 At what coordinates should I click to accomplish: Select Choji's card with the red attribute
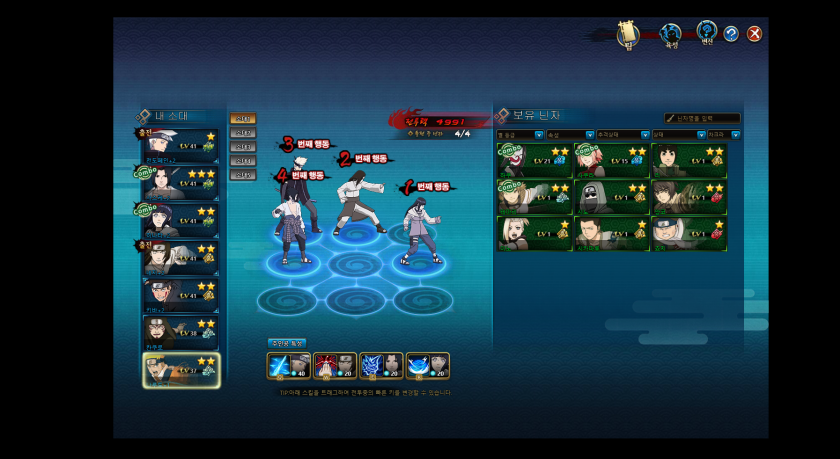(688, 233)
